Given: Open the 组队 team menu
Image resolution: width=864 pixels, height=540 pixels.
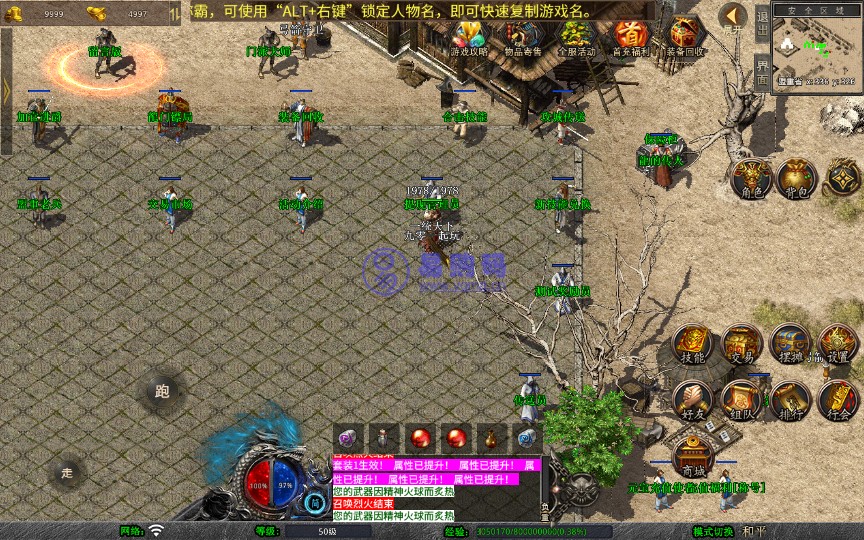Looking at the screenshot, I should [741, 401].
